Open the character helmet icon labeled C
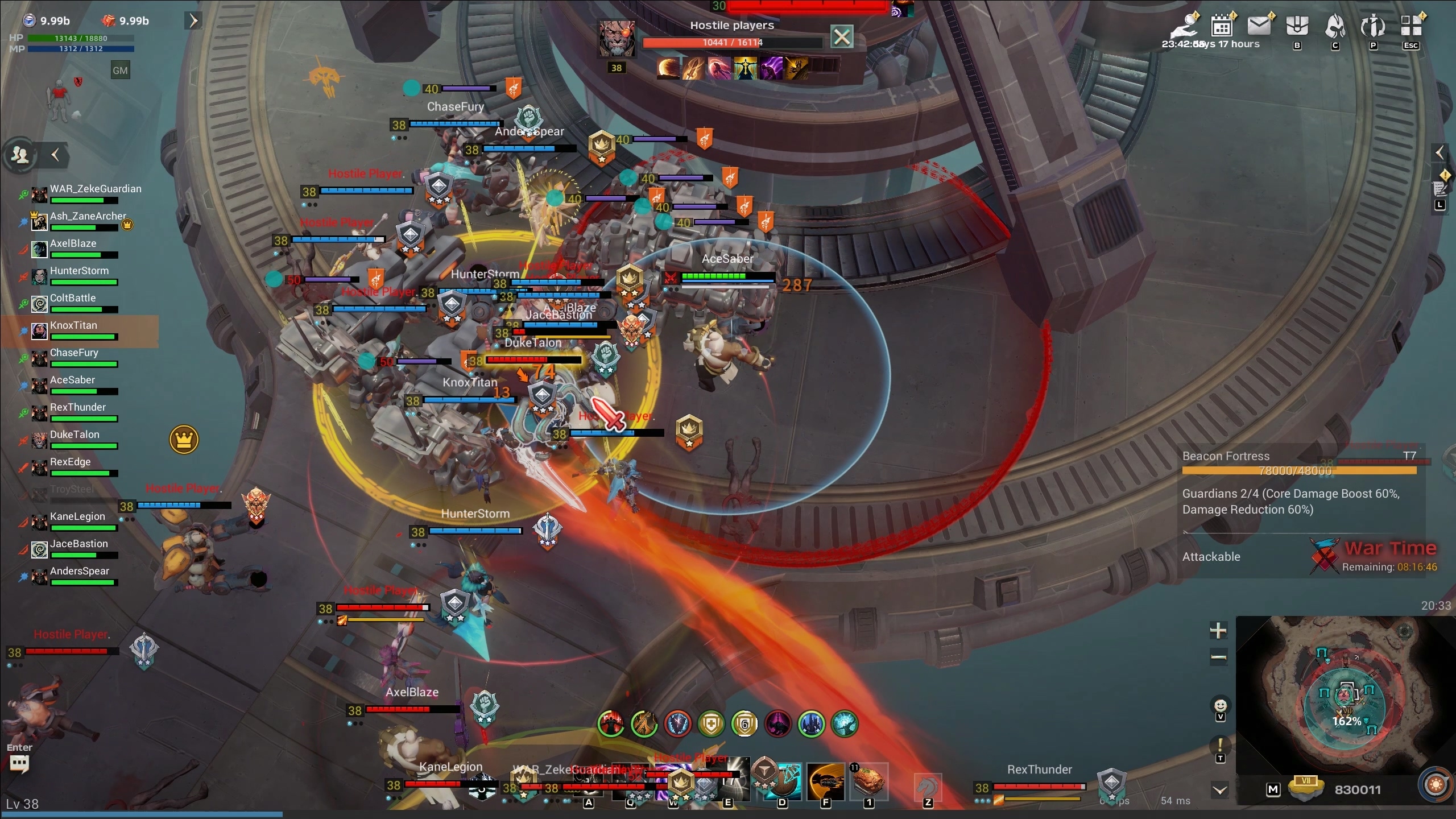Image resolution: width=1456 pixels, height=819 pixels. tap(1336, 26)
